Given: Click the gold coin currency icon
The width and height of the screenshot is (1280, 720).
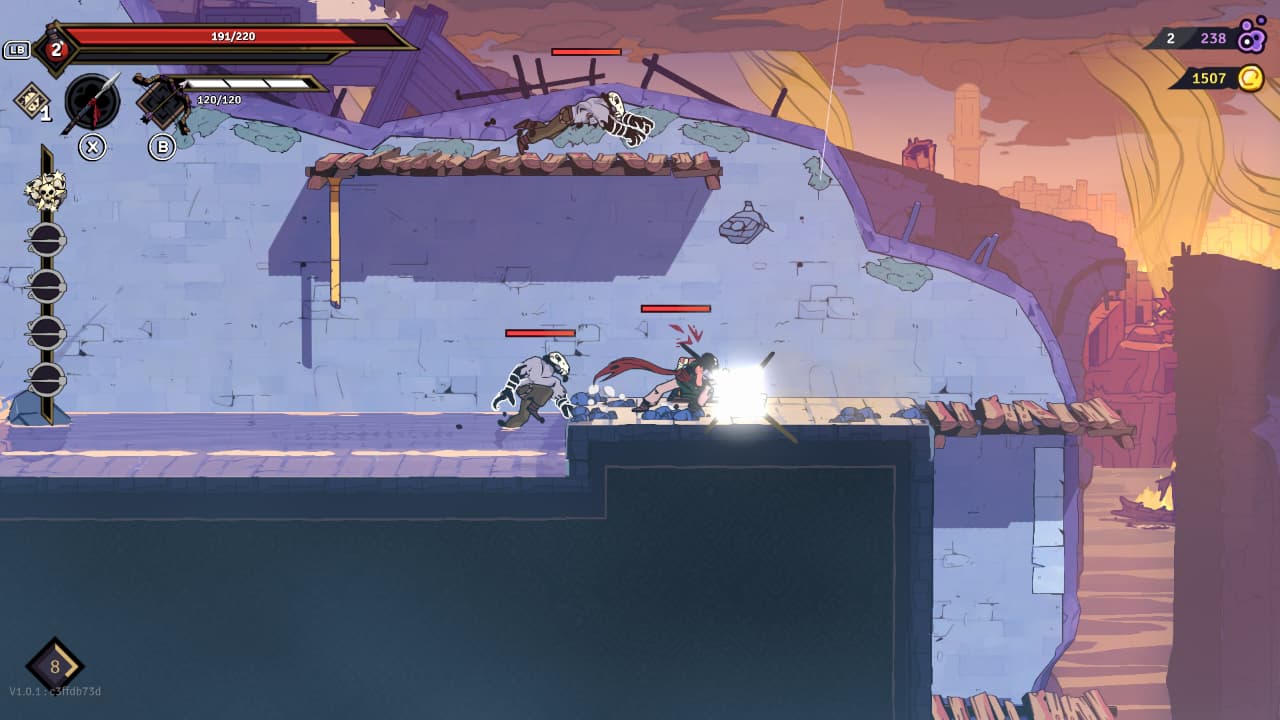Looking at the screenshot, I should [x=1250, y=78].
